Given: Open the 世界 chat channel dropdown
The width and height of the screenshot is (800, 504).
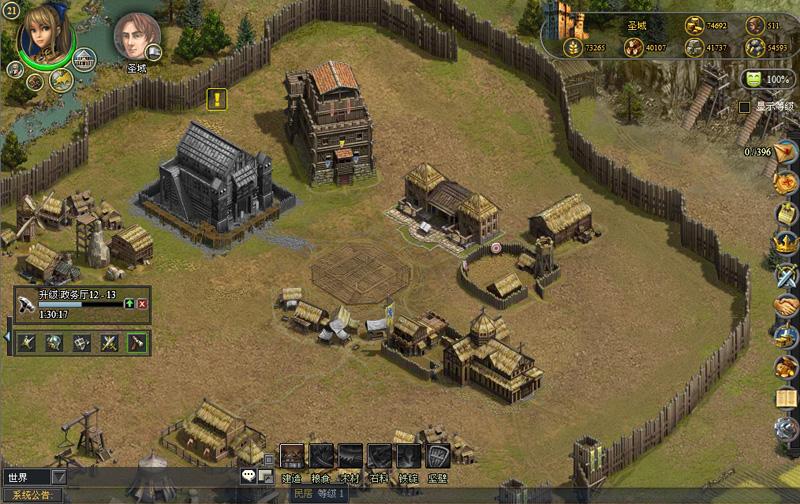Looking at the screenshot, I should tap(58, 478).
